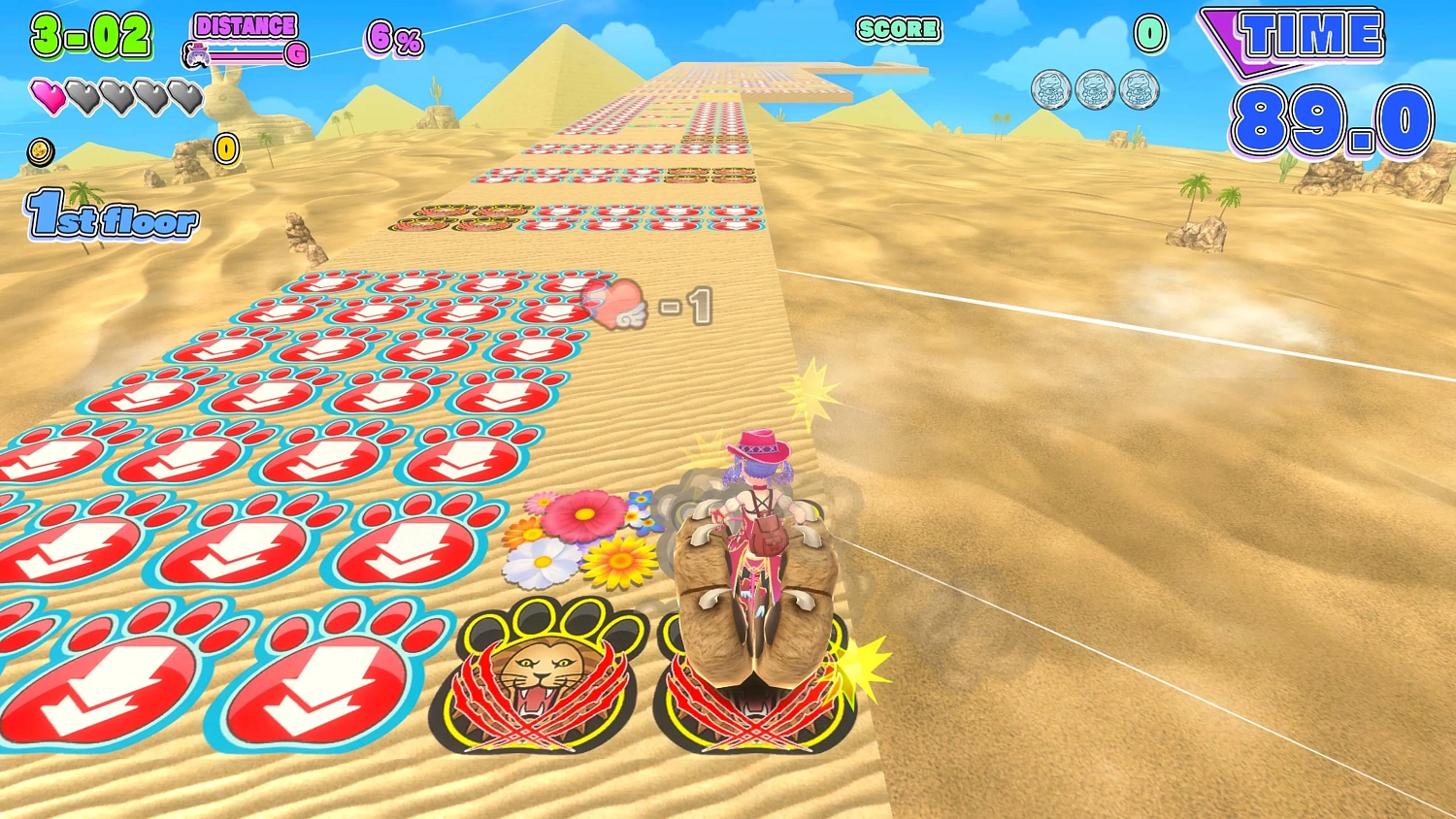This screenshot has width=1456, height=819.
Task: Click the SCORE label at the top
Action: tap(897, 30)
